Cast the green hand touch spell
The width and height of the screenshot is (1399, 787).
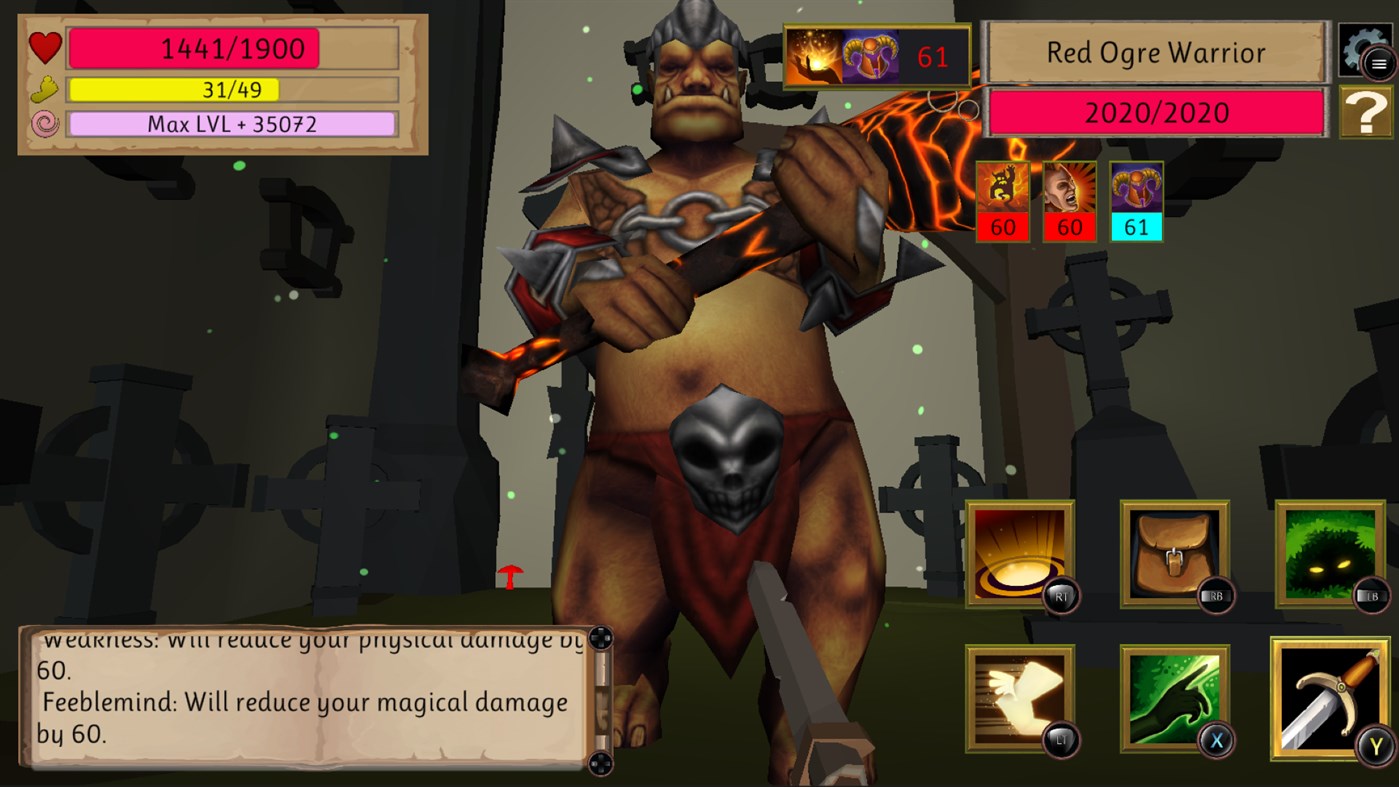[1174, 697]
